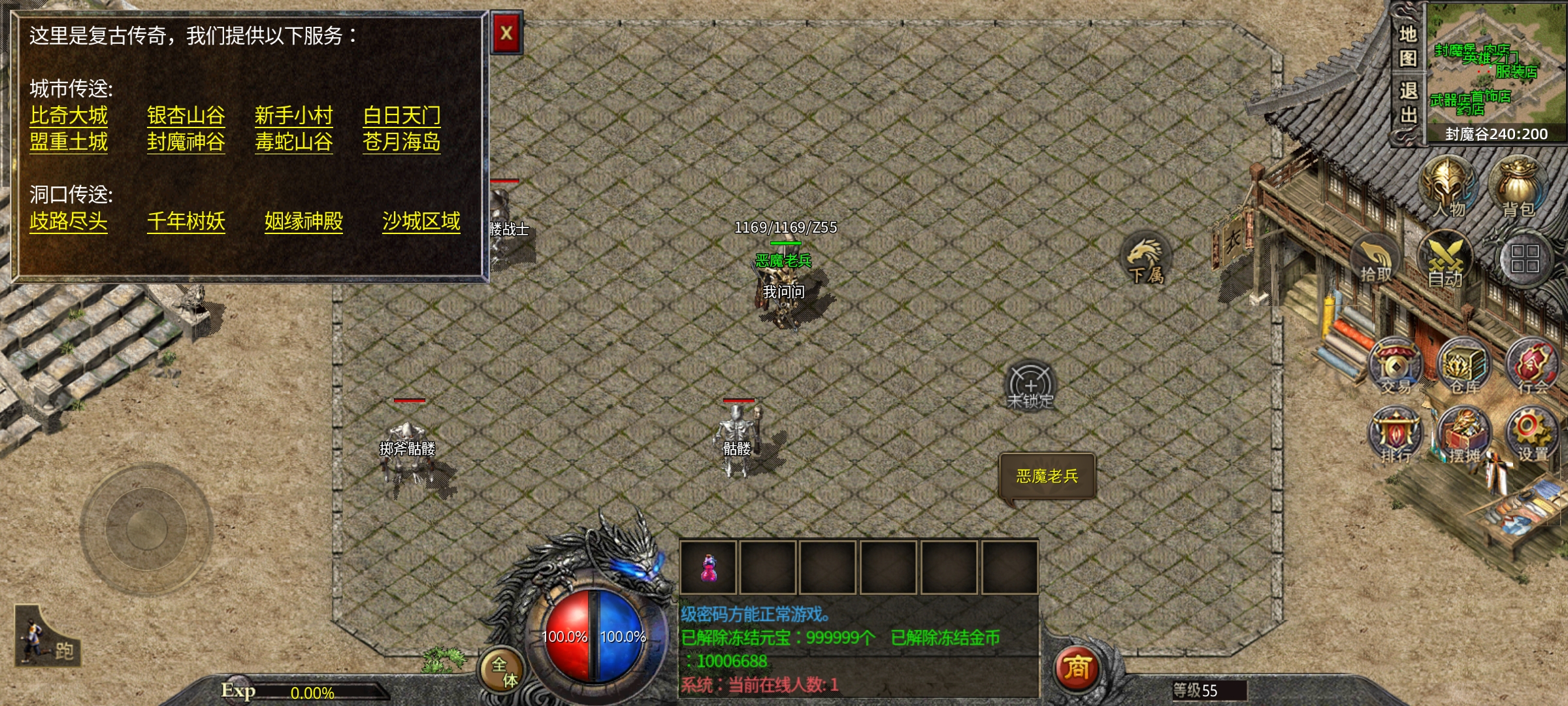This screenshot has width=1568, height=706.
Task: Select 沙城区域 teleport option
Action: tap(421, 222)
